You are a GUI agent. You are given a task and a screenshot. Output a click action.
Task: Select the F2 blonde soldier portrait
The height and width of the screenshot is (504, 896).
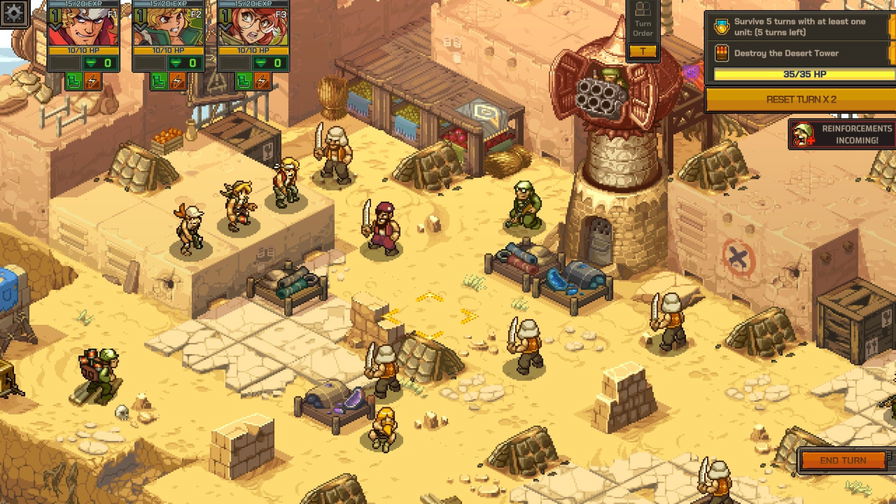[167, 28]
